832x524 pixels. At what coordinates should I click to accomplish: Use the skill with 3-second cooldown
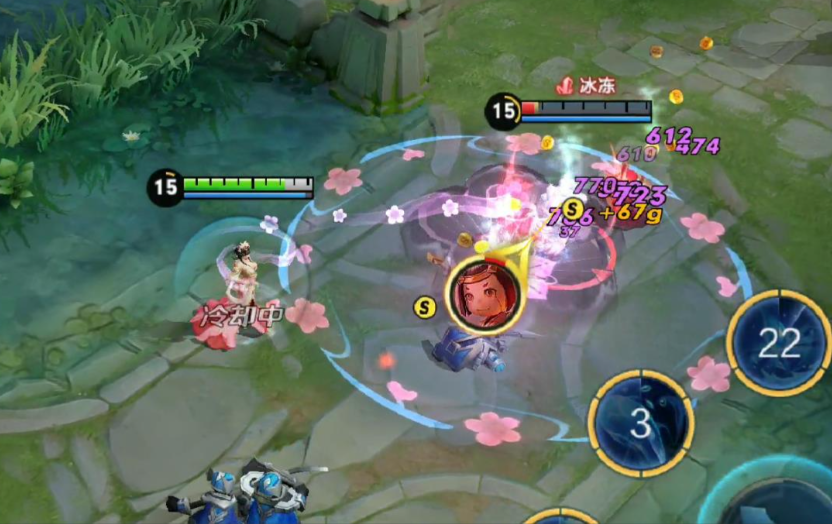click(641, 422)
